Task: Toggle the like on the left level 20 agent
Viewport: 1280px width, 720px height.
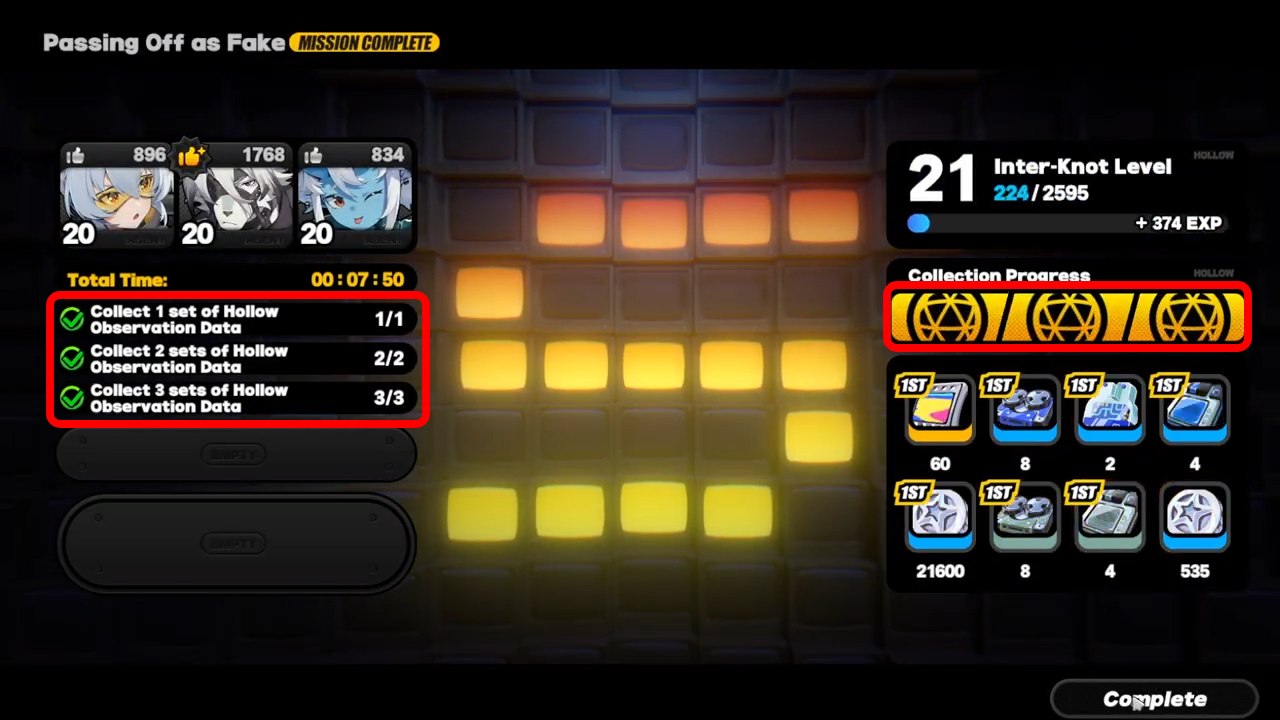Action: [x=76, y=155]
